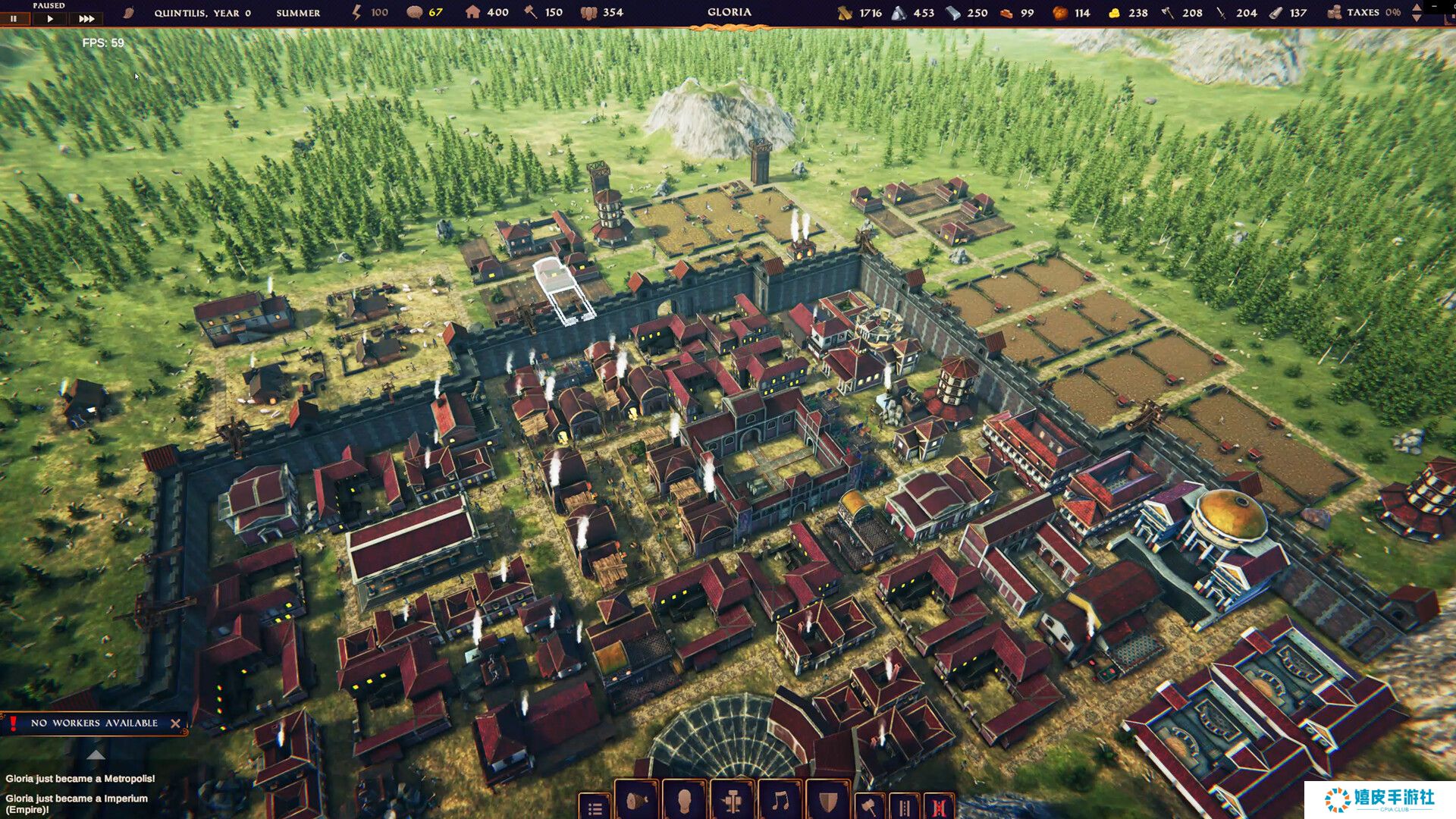Select the hammer build tool
Screen dimensions: 1456x819
[869, 807]
